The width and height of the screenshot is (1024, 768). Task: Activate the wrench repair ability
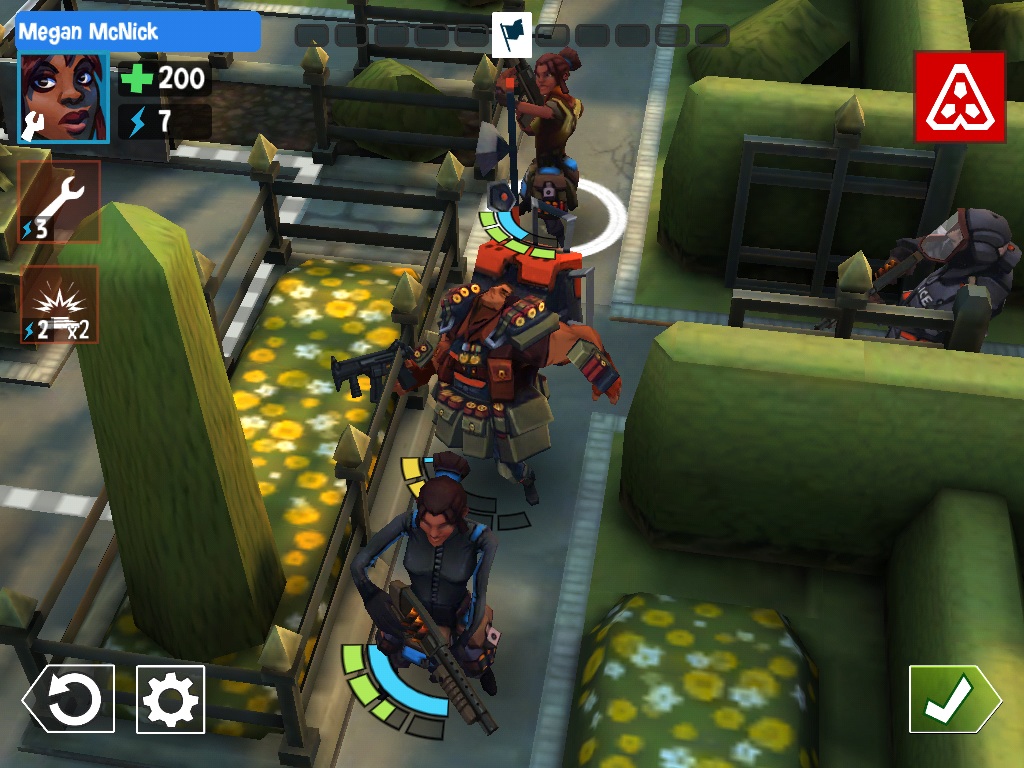click(x=59, y=201)
